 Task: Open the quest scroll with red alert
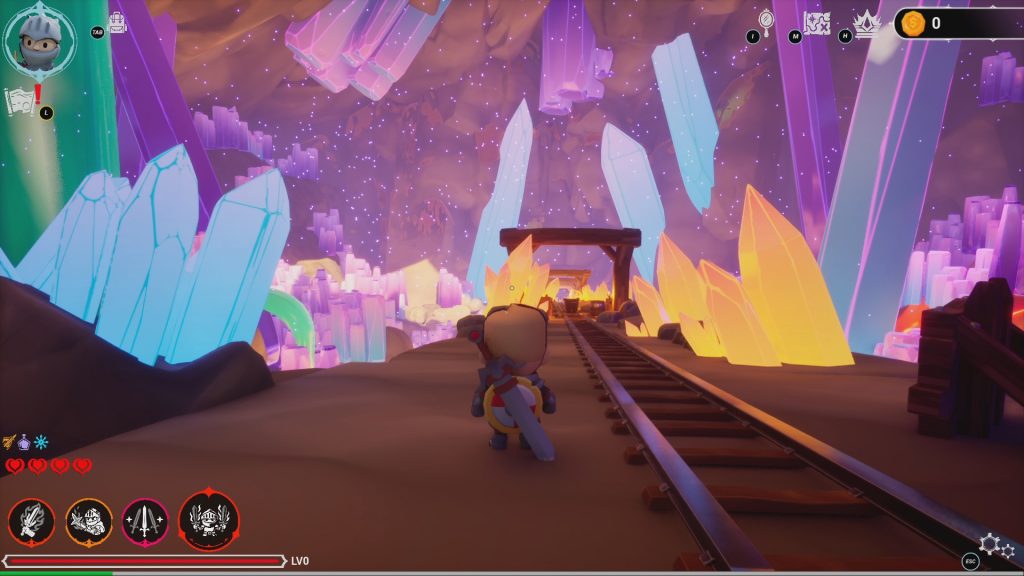(20, 99)
